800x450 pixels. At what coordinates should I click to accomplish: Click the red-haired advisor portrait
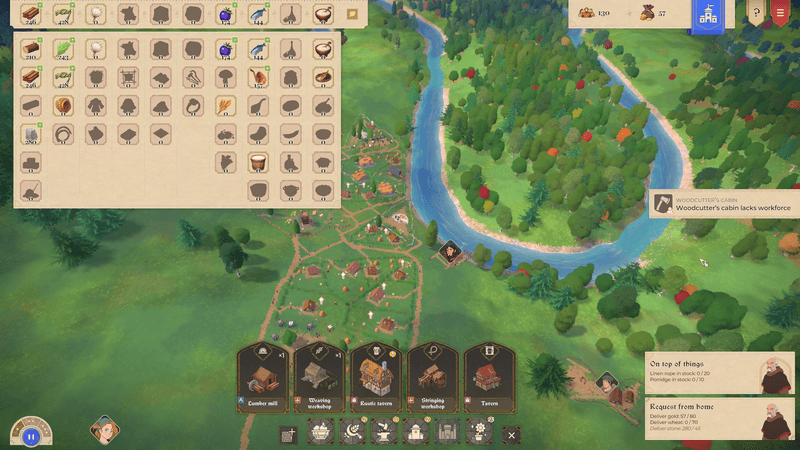click(x=105, y=431)
